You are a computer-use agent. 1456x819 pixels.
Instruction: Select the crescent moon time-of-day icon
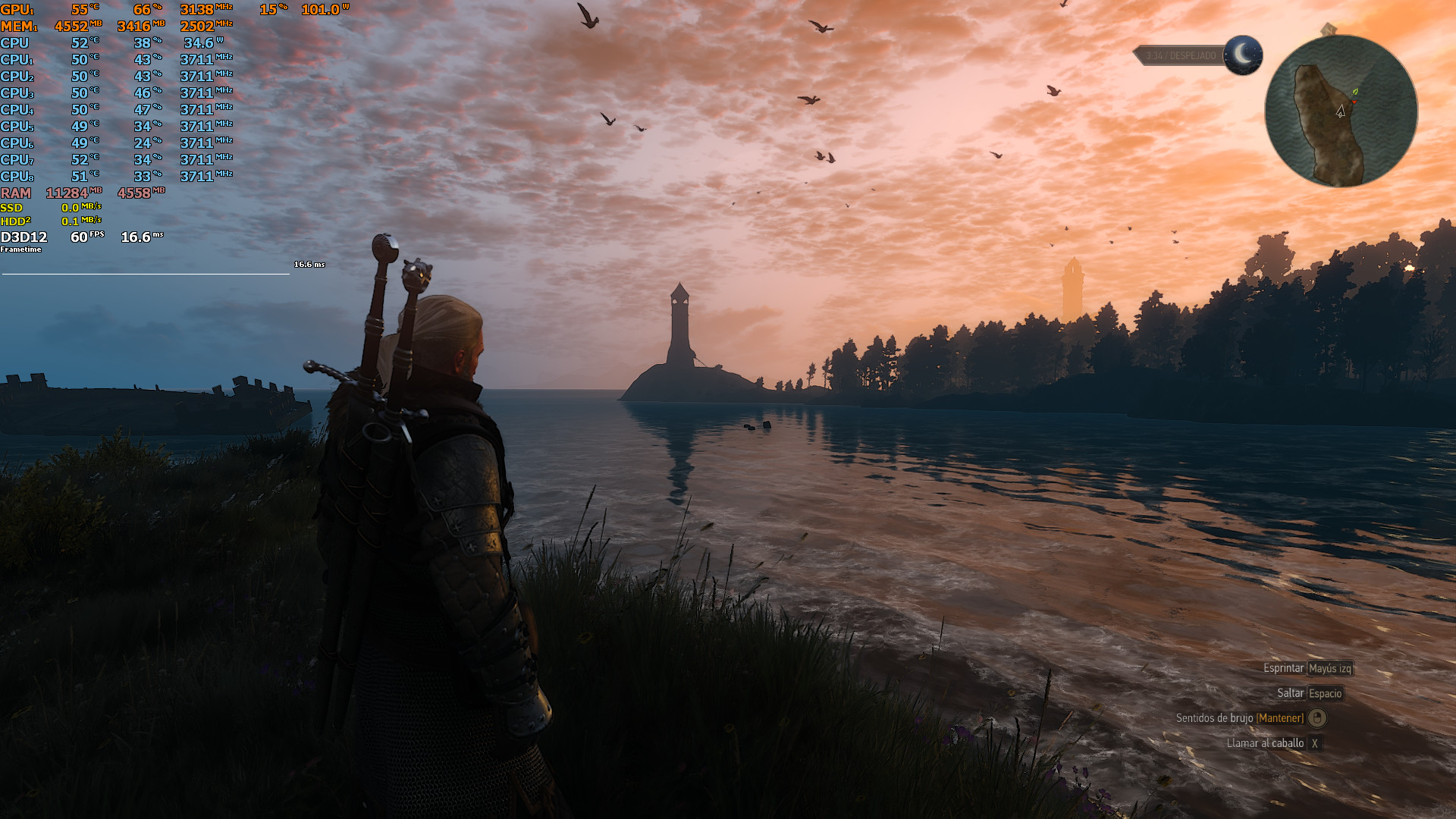point(1242,55)
